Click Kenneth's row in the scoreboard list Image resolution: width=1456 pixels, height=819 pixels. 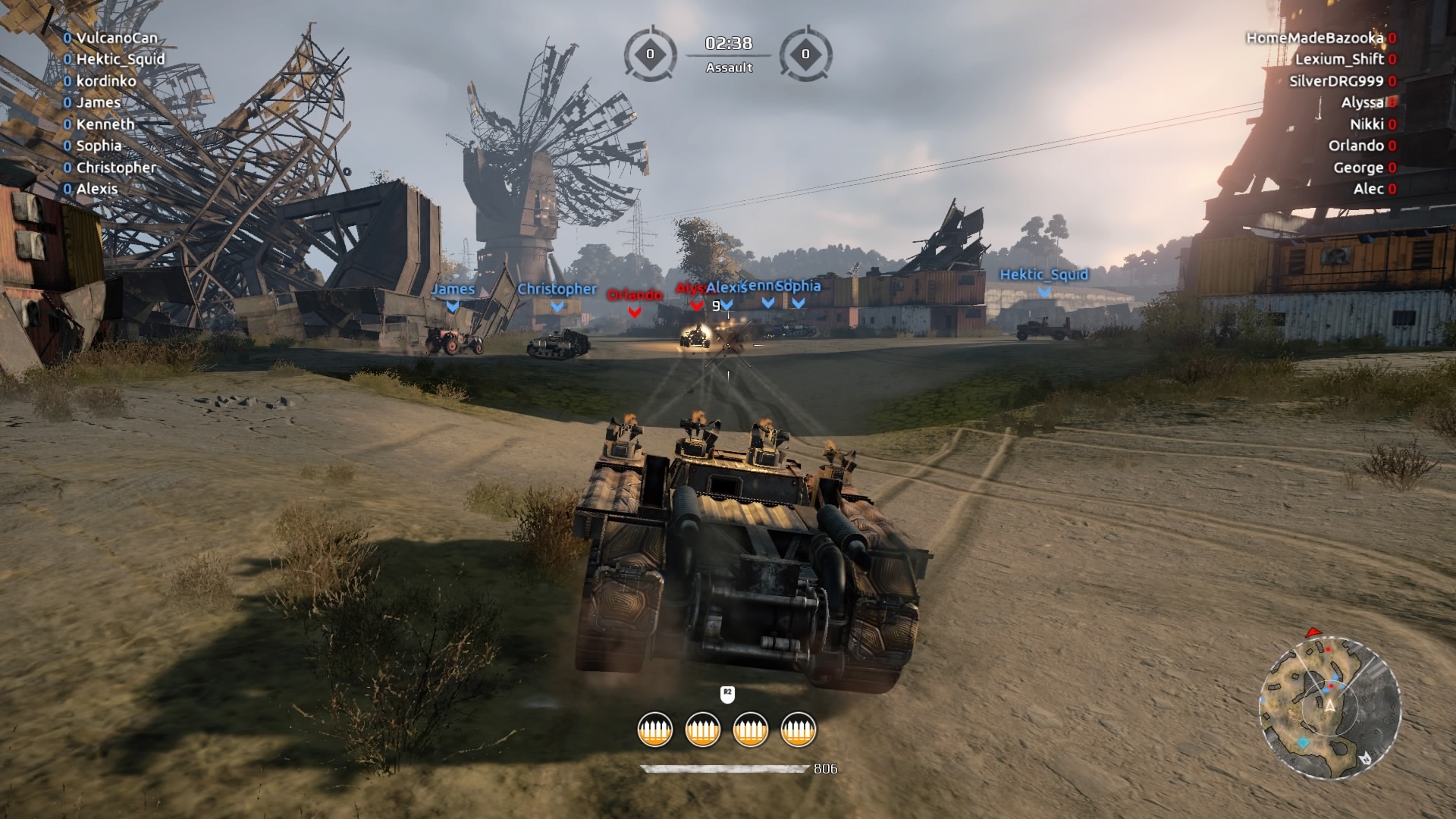pos(105,124)
